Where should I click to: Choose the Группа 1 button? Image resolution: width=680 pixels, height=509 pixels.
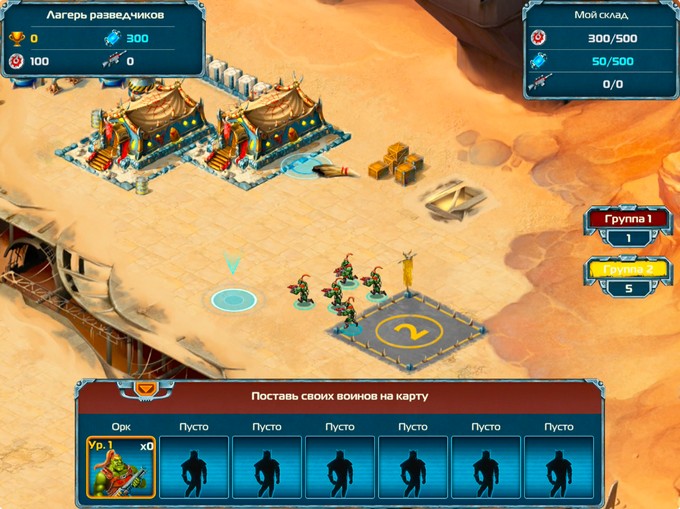[x=627, y=218]
